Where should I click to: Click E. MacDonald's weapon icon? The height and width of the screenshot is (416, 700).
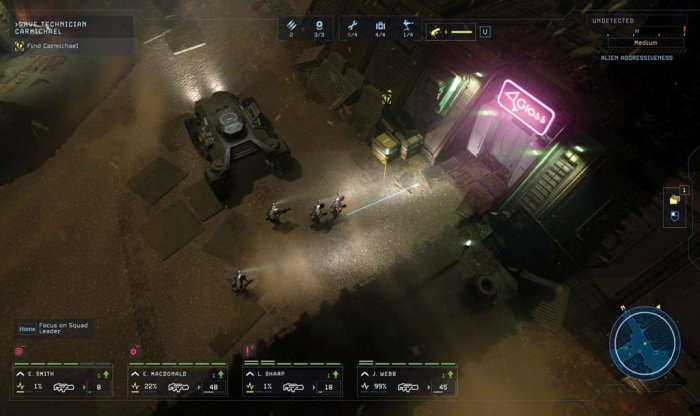pos(179,387)
